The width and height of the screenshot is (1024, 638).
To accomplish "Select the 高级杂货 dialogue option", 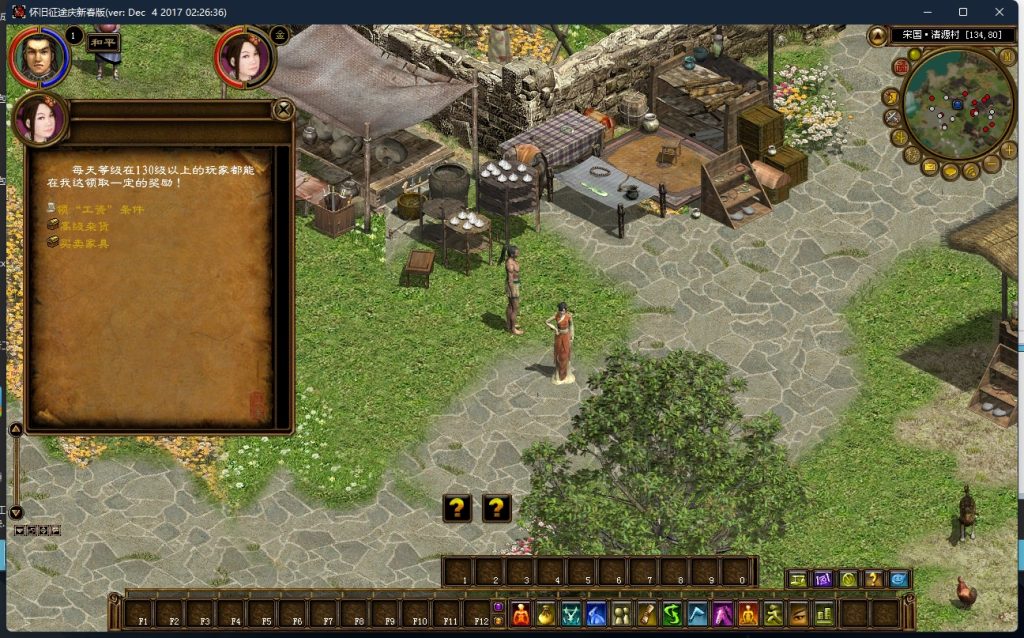I will (x=84, y=227).
